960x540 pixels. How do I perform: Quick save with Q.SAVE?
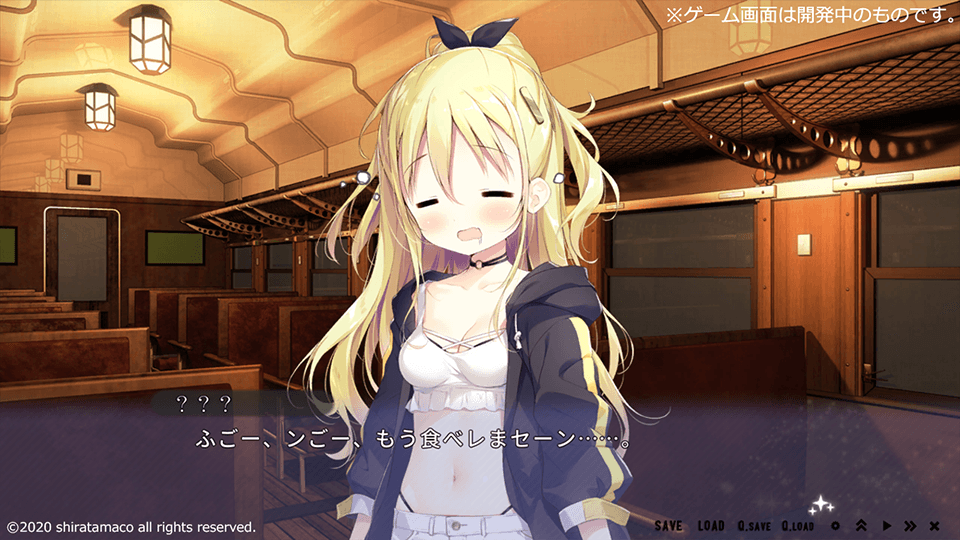point(754,526)
